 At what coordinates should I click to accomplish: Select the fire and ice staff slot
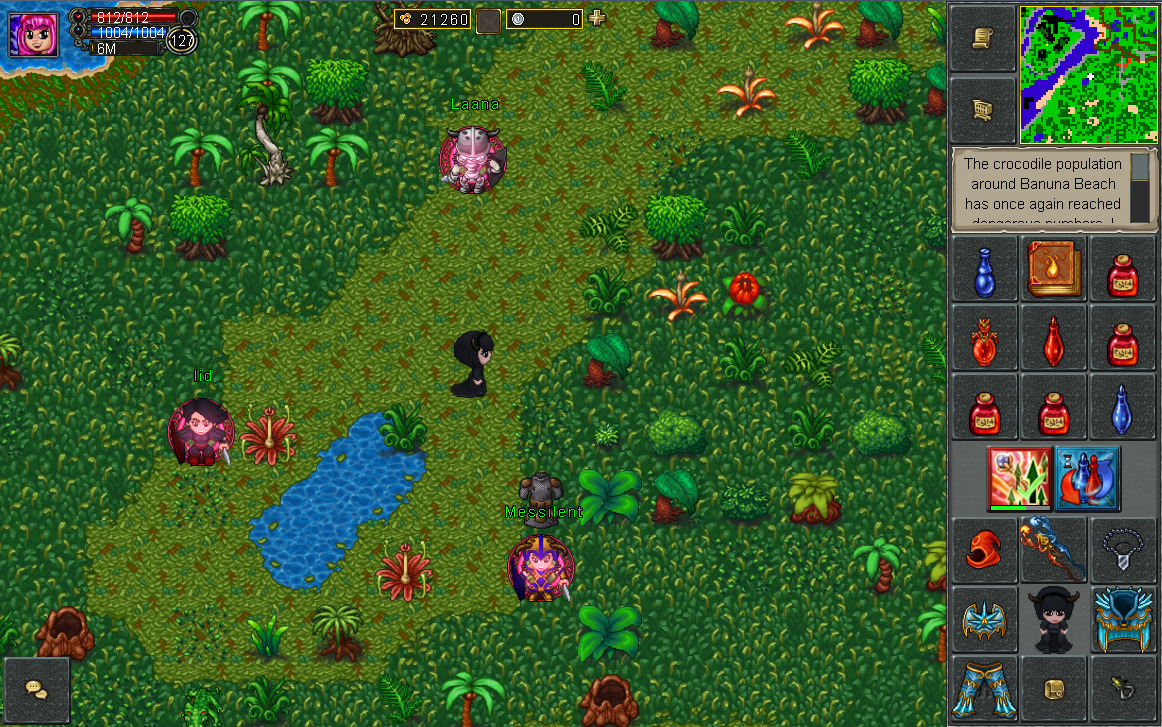(1053, 549)
